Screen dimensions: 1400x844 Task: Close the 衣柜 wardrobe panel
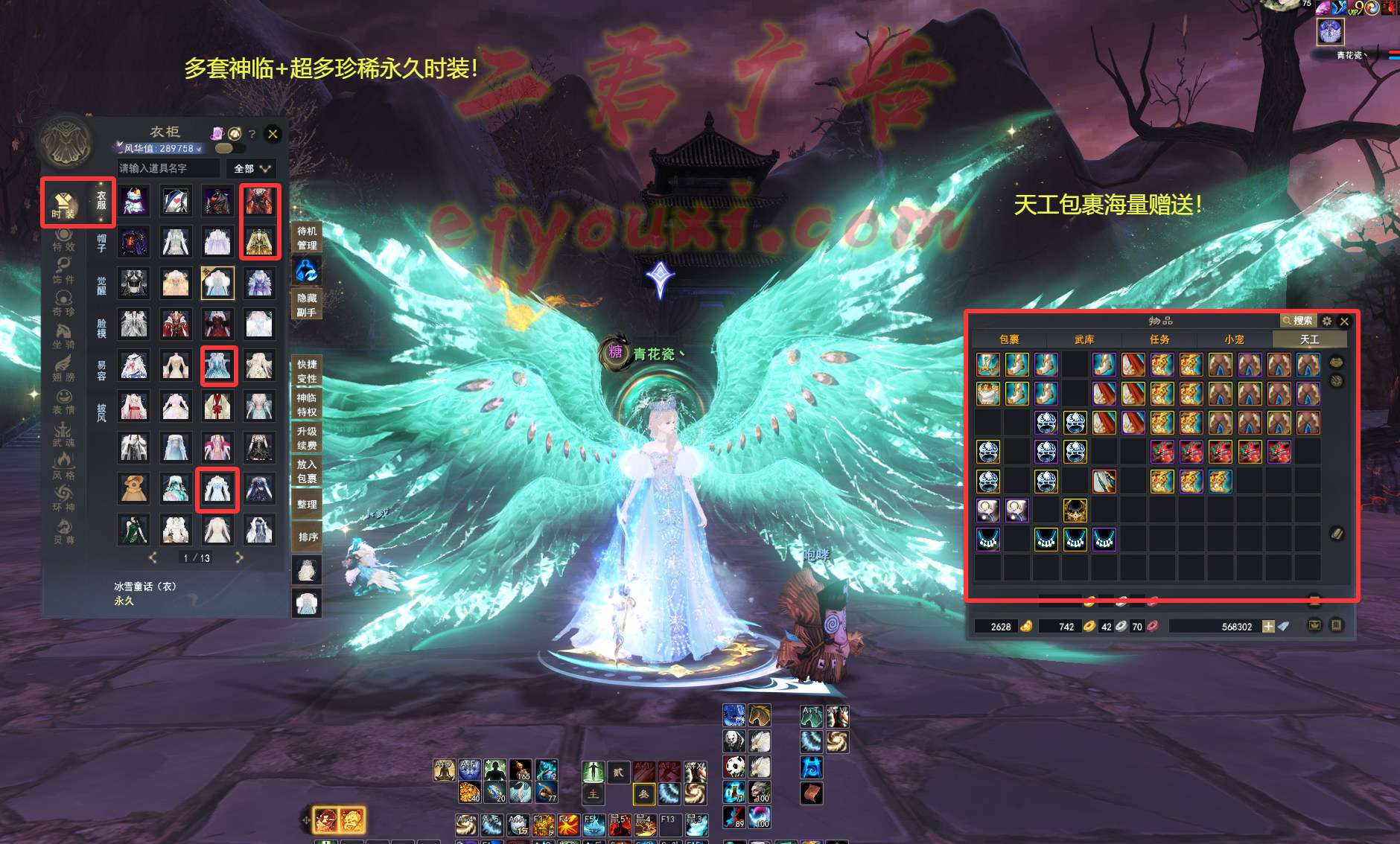(x=273, y=134)
